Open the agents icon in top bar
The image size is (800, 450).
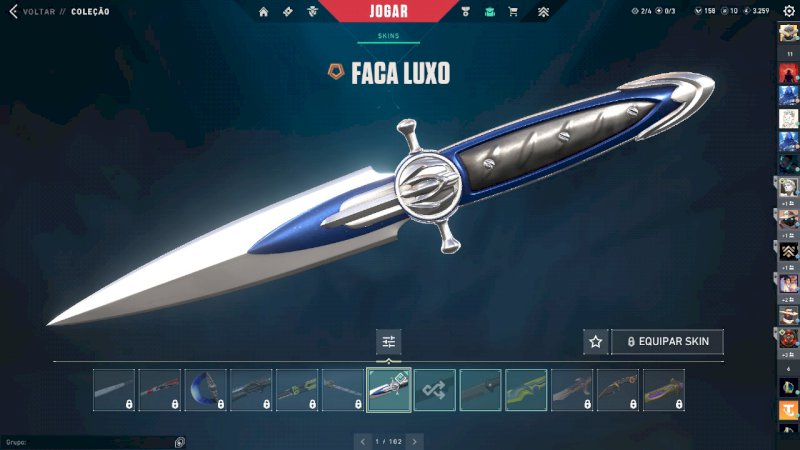pyautogui.click(x=312, y=12)
